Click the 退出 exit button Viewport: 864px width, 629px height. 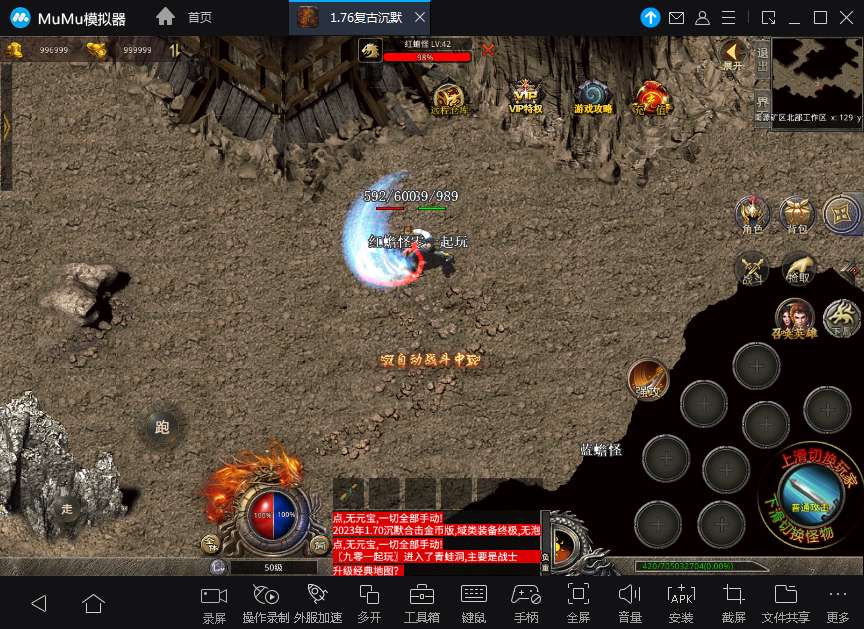(762, 55)
